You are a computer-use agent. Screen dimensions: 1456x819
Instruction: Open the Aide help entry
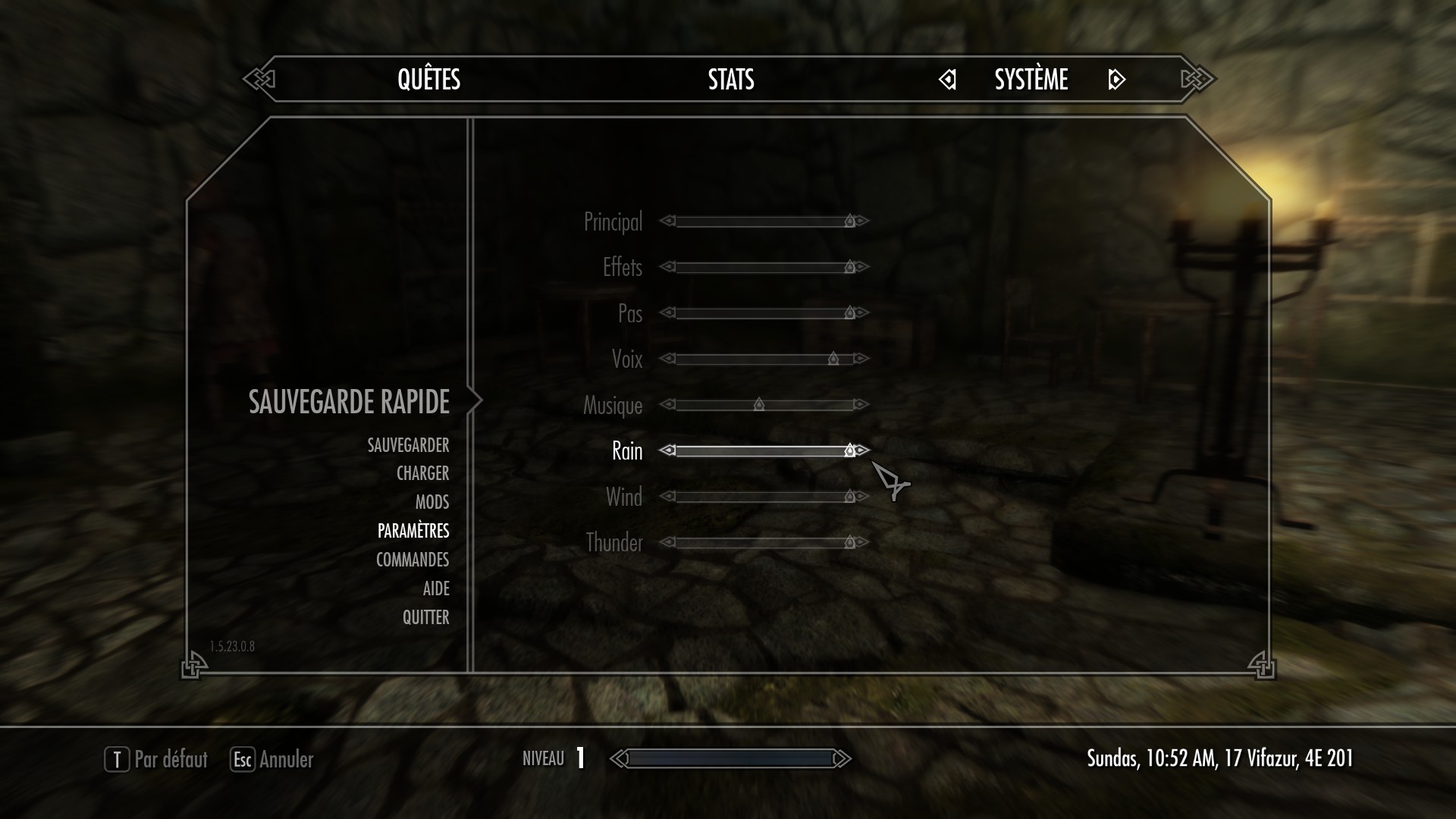436,588
